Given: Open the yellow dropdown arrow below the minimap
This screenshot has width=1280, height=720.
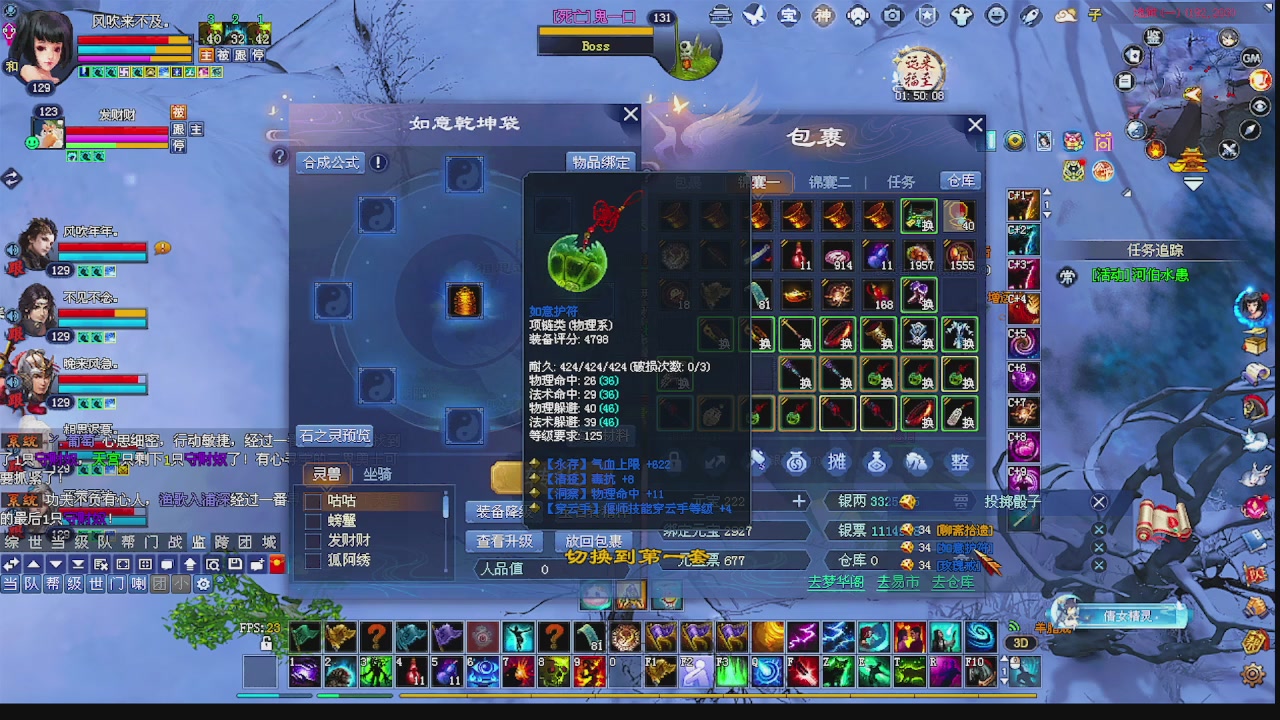Looking at the screenshot, I should tap(1192, 182).
